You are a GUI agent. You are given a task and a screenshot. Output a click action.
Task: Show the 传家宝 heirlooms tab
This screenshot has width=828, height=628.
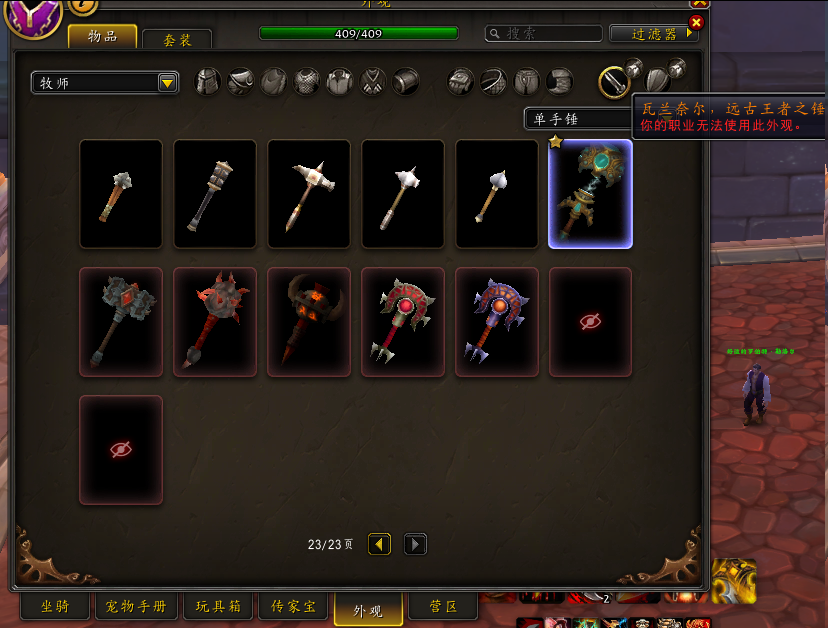click(292, 606)
